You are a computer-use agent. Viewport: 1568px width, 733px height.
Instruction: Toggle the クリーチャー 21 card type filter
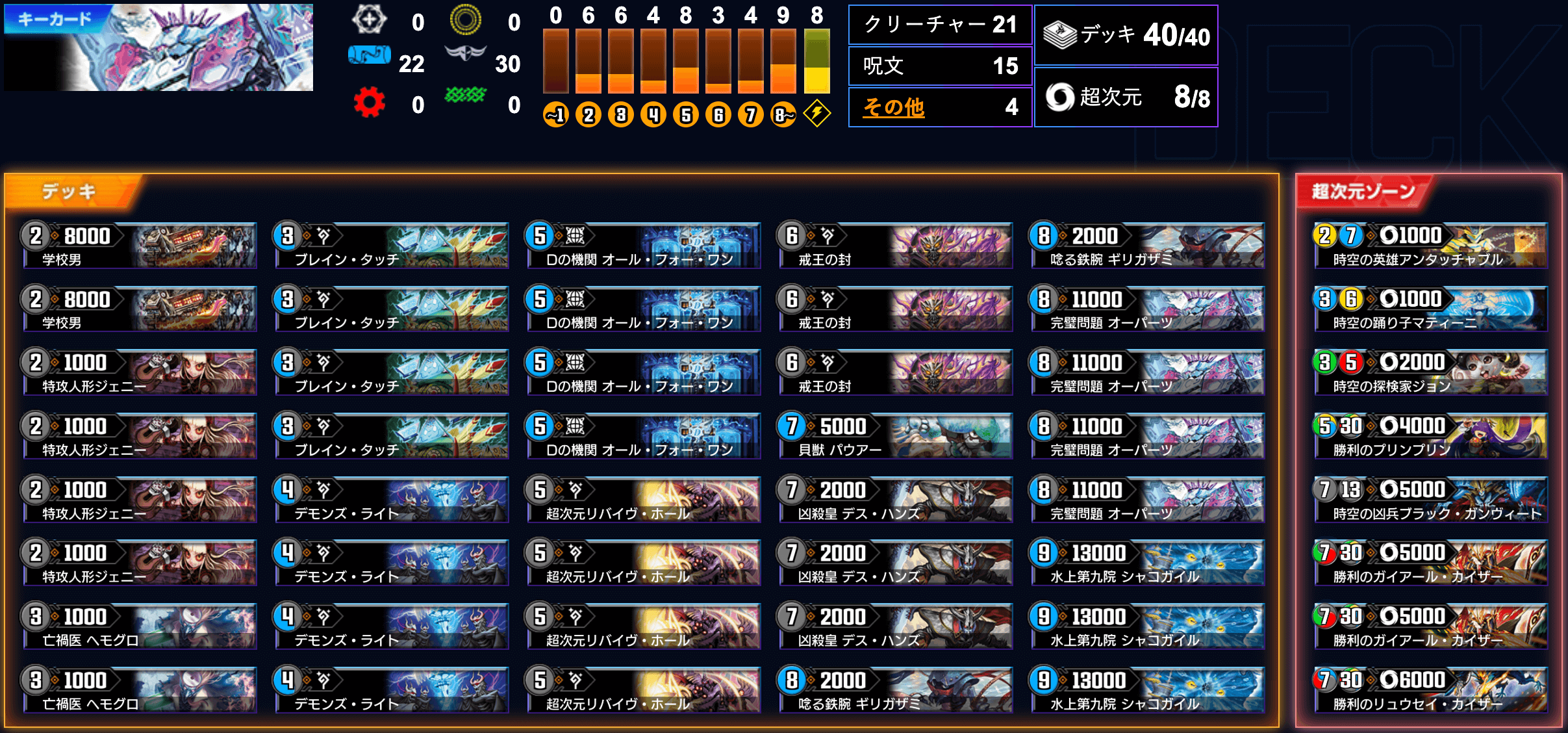[x=939, y=24]
